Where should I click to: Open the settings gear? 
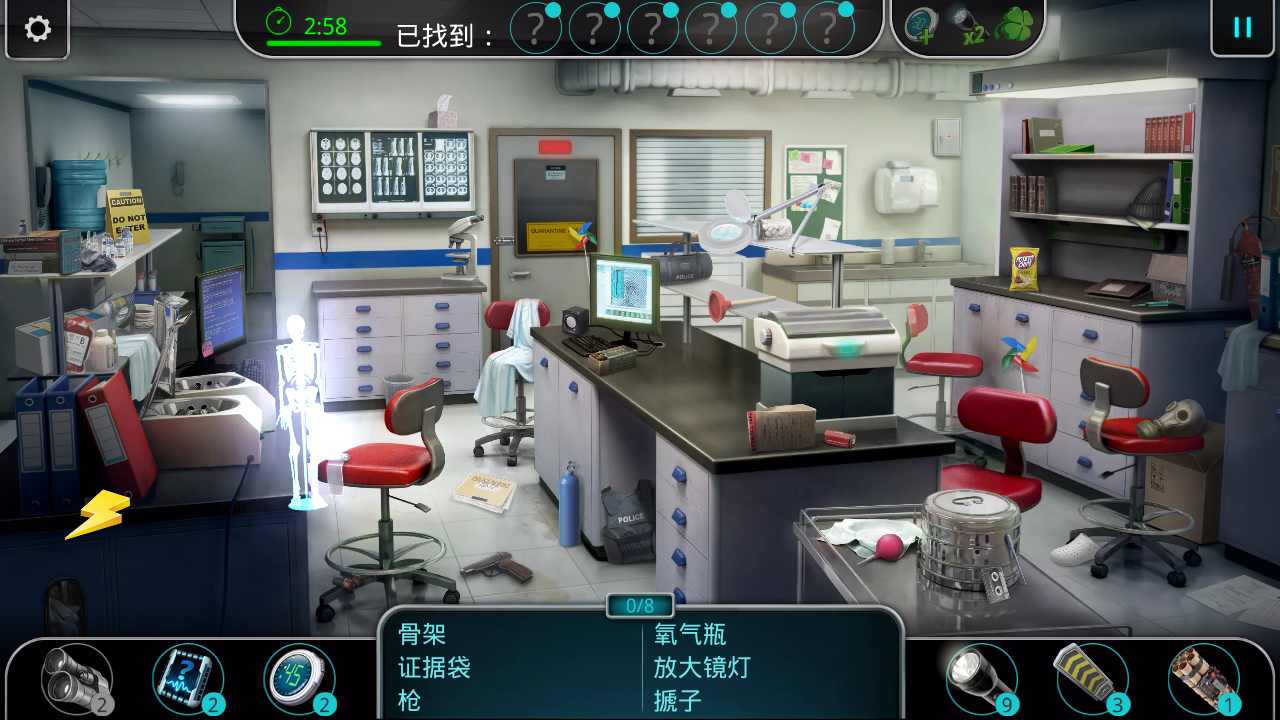pos(37,29)
